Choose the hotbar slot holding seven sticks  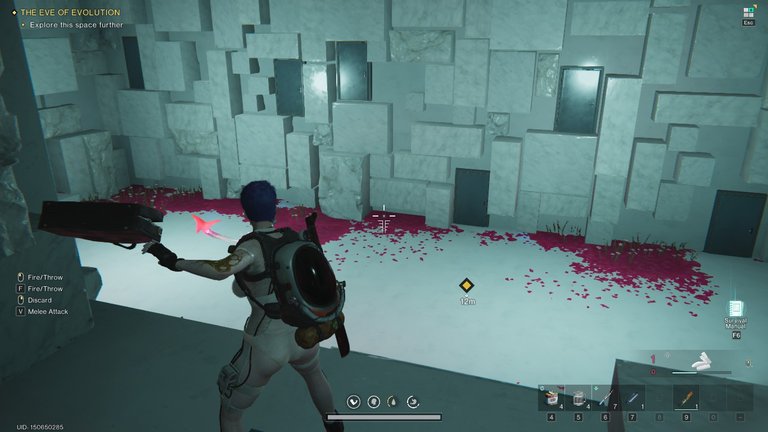[x=605, y=398]
